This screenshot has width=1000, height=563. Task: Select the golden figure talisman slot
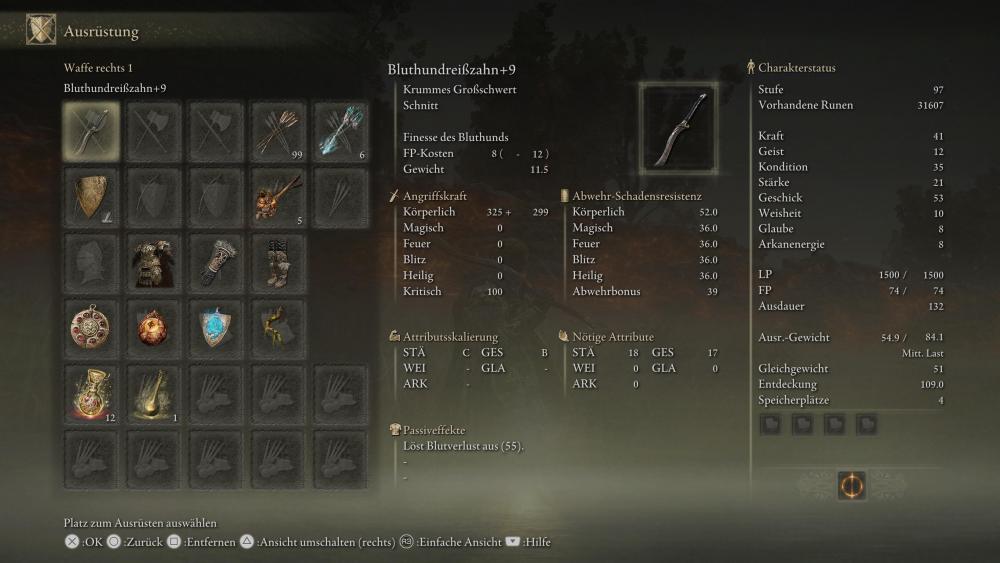point(278,327)
